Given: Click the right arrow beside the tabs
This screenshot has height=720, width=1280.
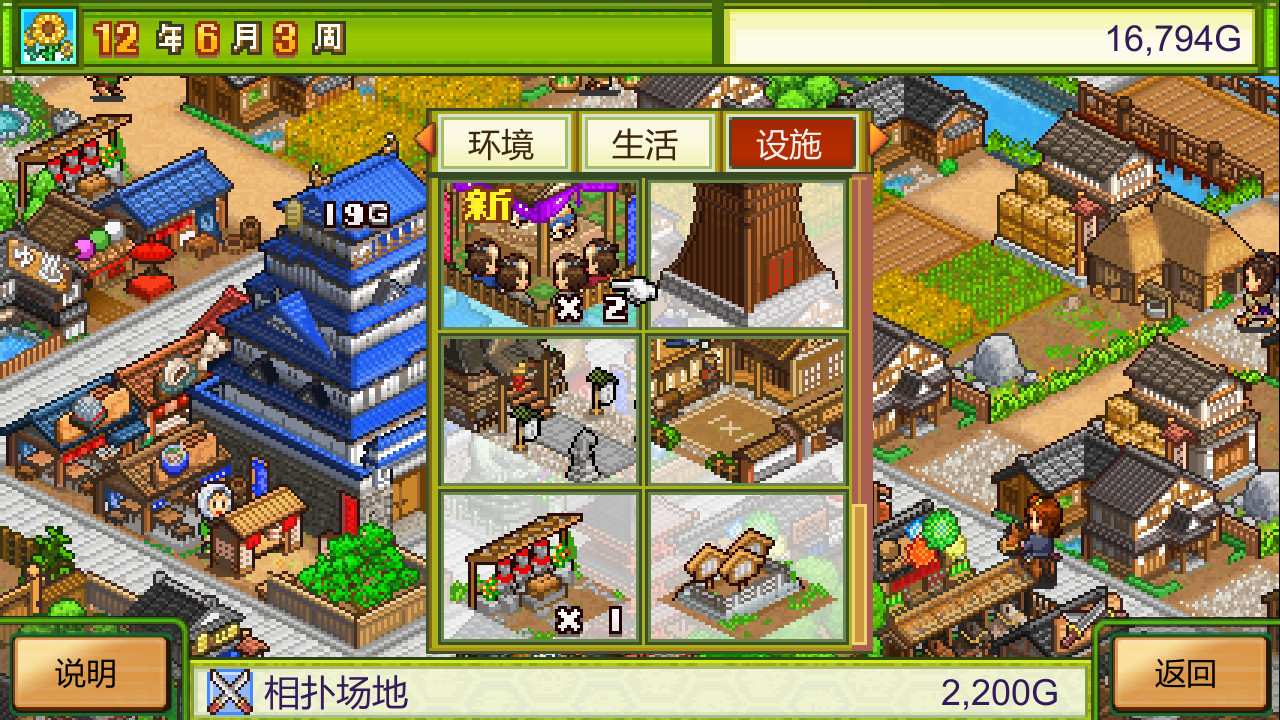Looking at the screenshot, I should point(874,143).
